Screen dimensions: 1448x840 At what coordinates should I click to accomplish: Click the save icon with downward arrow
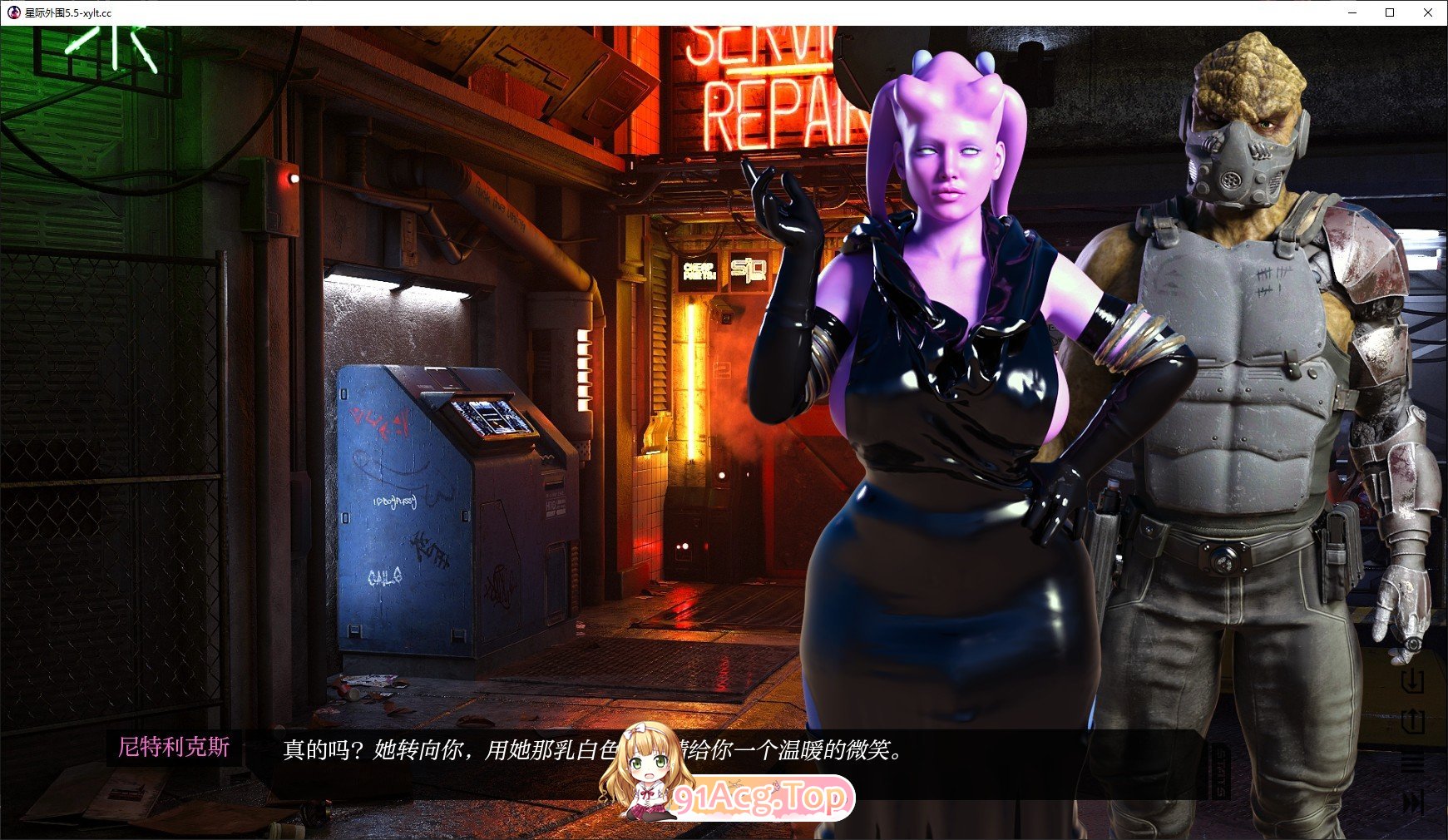1412,682
